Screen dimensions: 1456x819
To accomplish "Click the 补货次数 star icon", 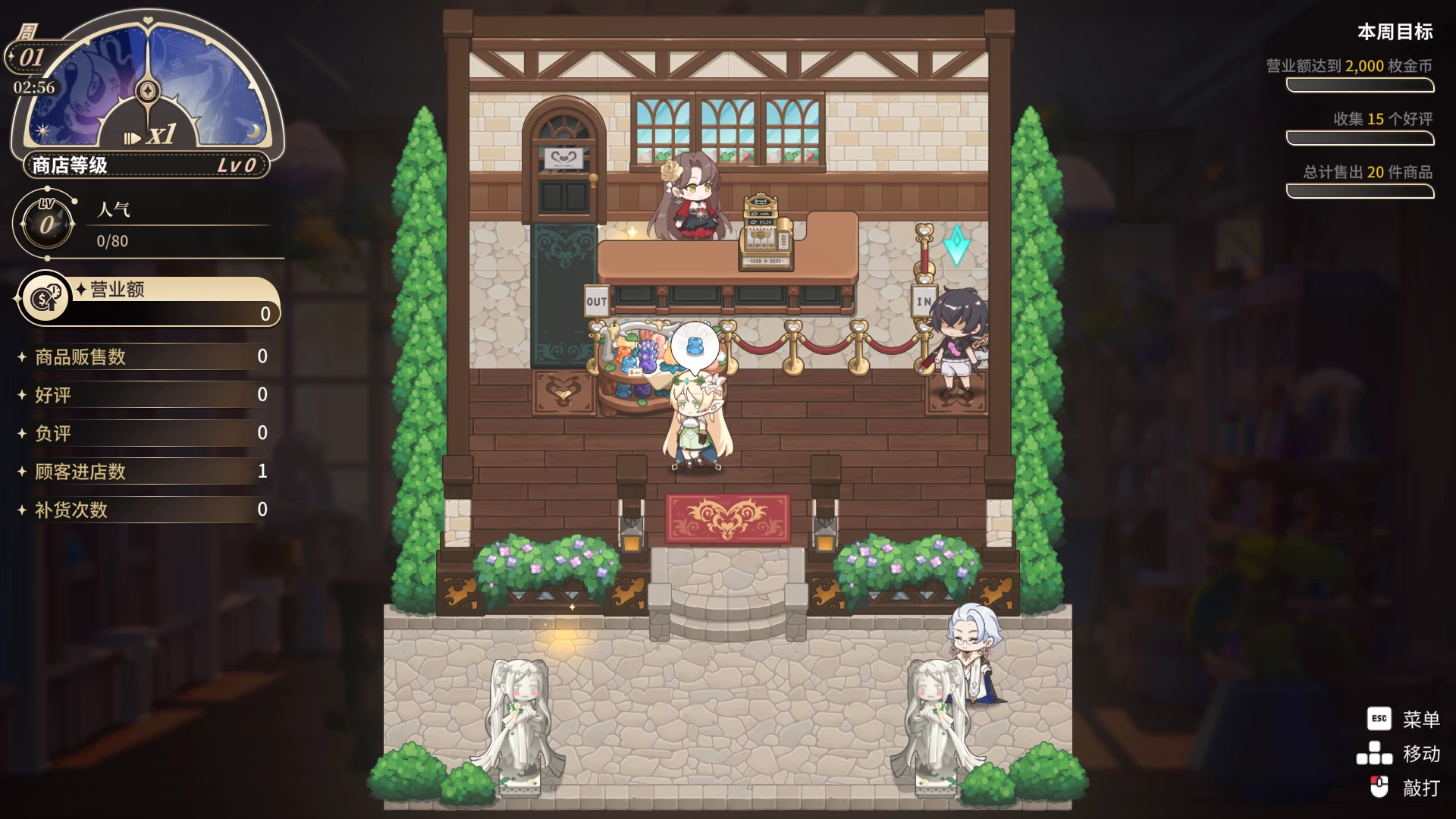I will (21, 510).
